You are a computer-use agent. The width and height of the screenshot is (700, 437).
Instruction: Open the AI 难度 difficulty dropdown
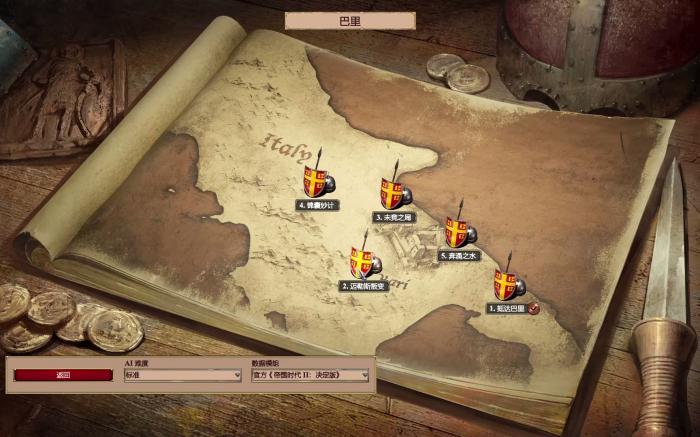182,375
